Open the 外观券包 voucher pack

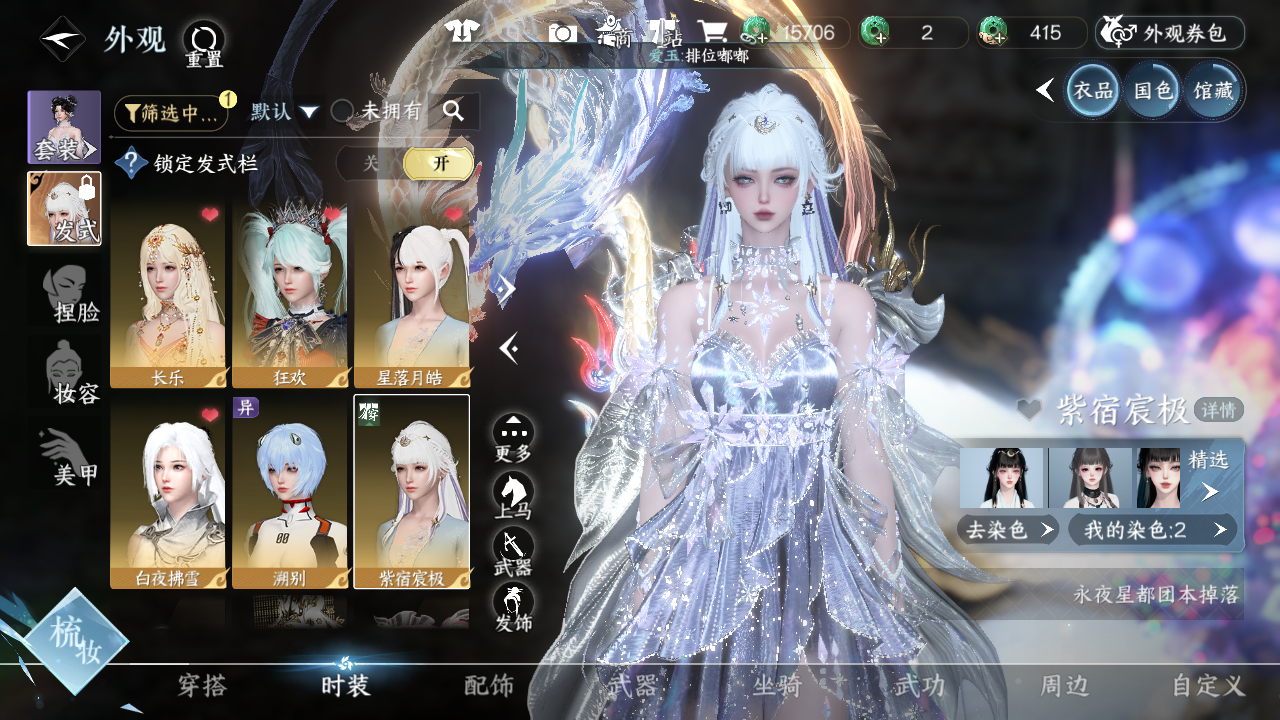pyautogui.click(x=1170, y=33)
